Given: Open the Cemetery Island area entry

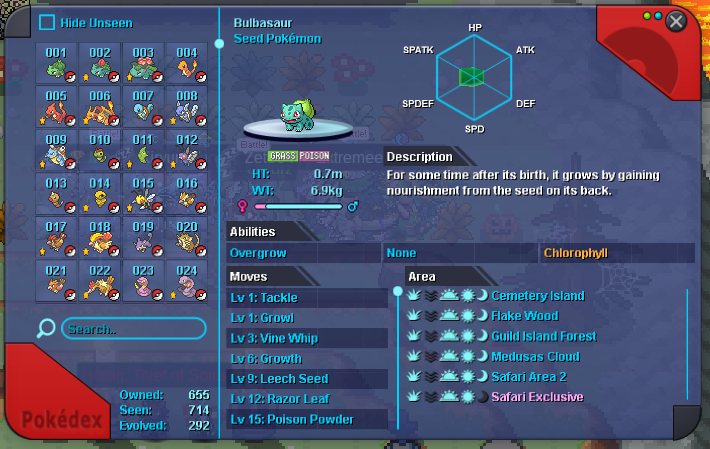Looking at the screenshot, I should (x=537, y=296).
